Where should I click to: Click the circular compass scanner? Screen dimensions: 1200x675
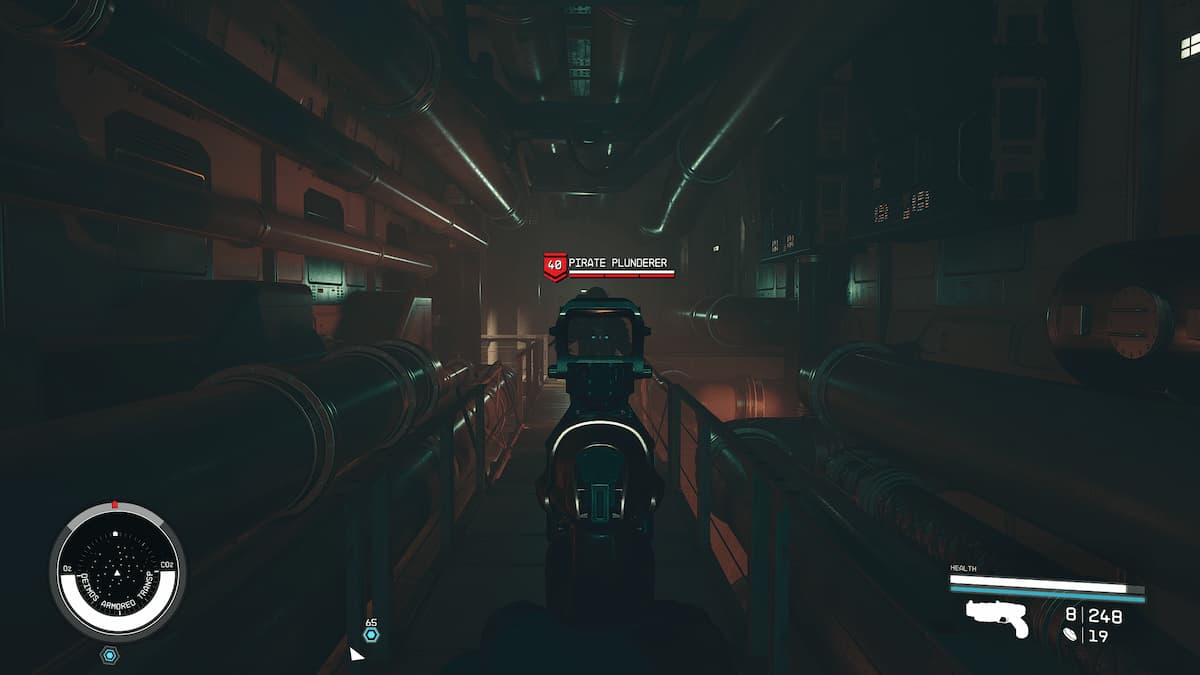pyautogui.click(x=117, y=572)
